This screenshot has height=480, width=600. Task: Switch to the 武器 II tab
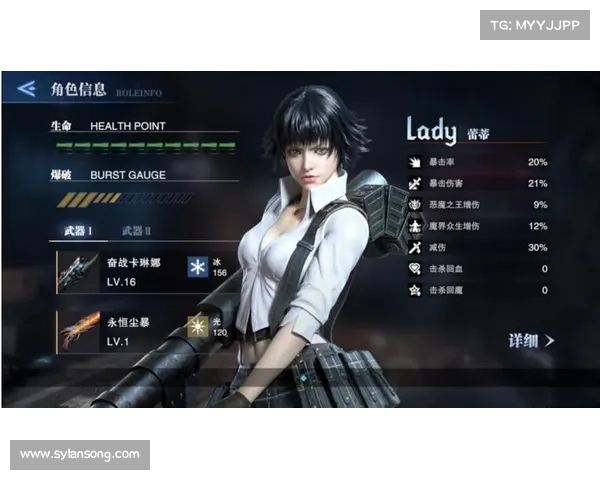coord(136,231)
